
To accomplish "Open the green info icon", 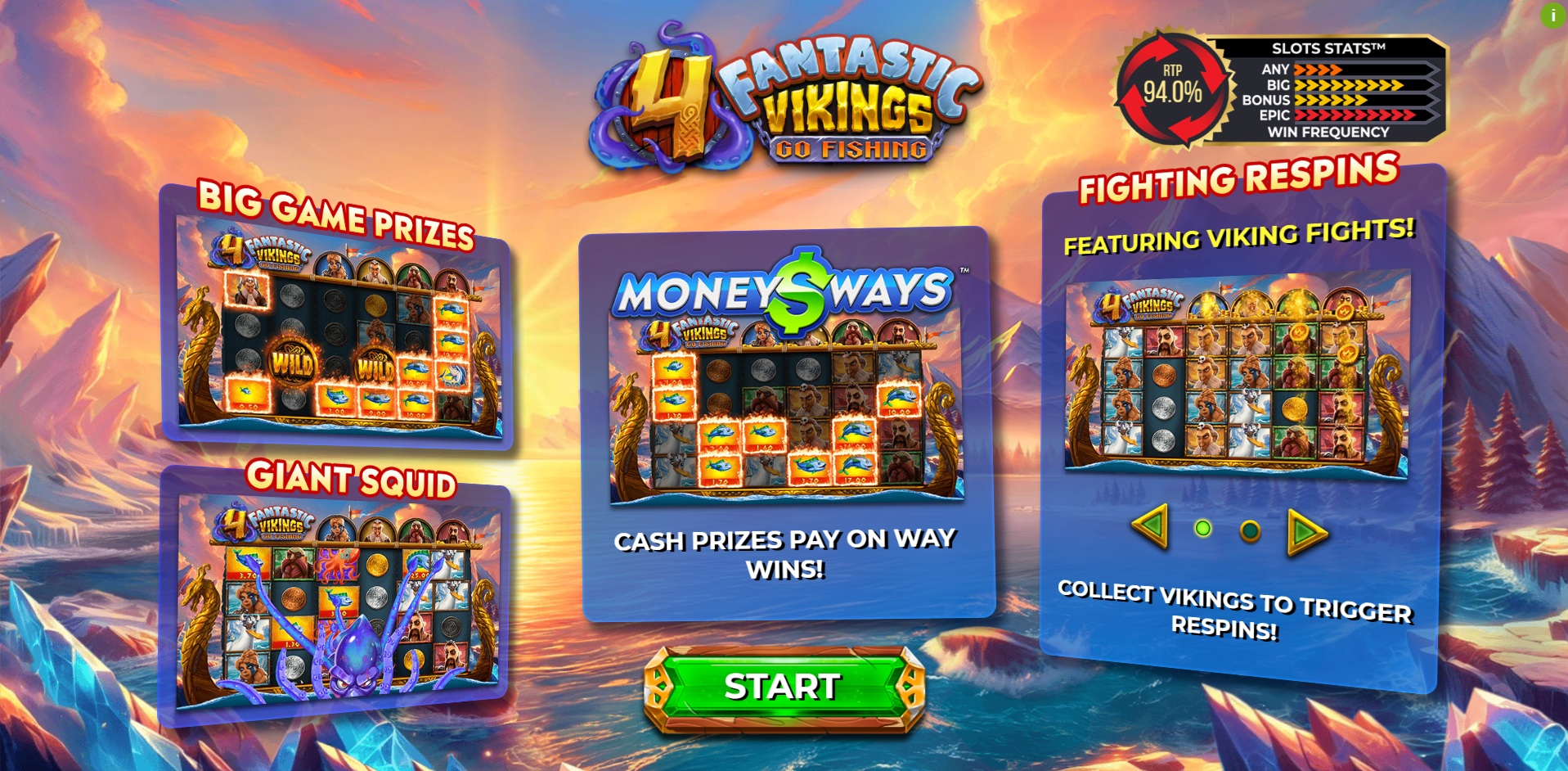I will click(1552, 16).
